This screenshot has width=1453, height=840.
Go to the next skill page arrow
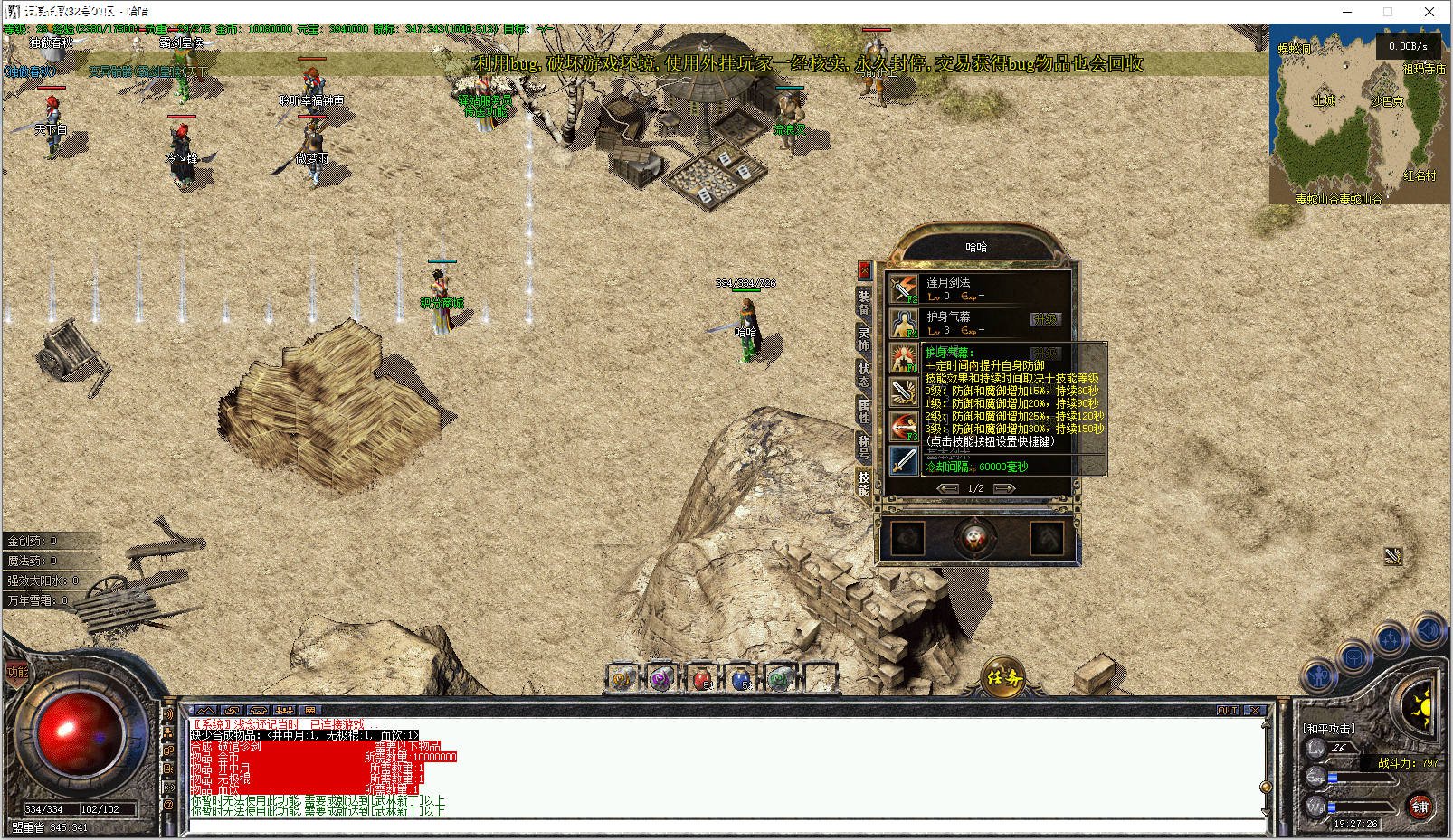pos(1003,488)
